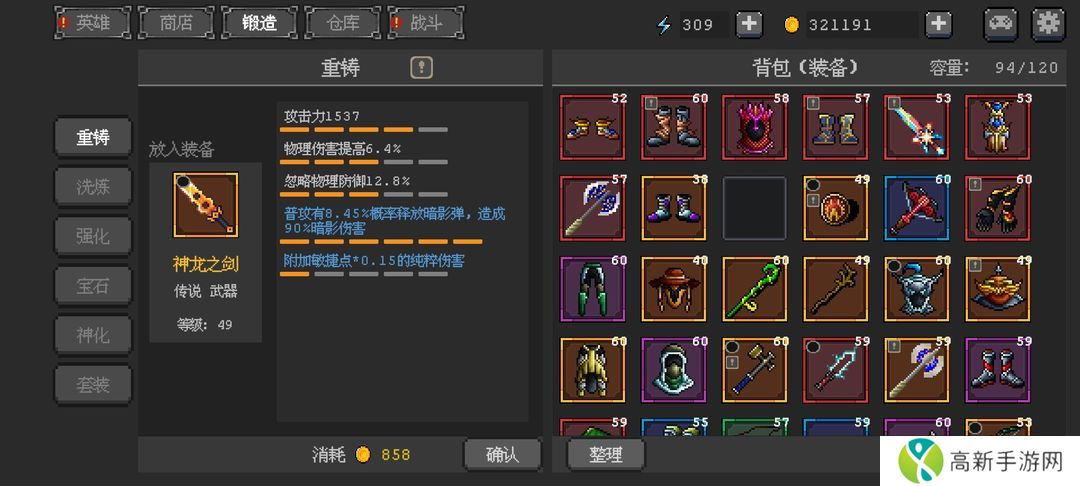
Task: Open the 套装 set menu option
Action: pos(93,383)
